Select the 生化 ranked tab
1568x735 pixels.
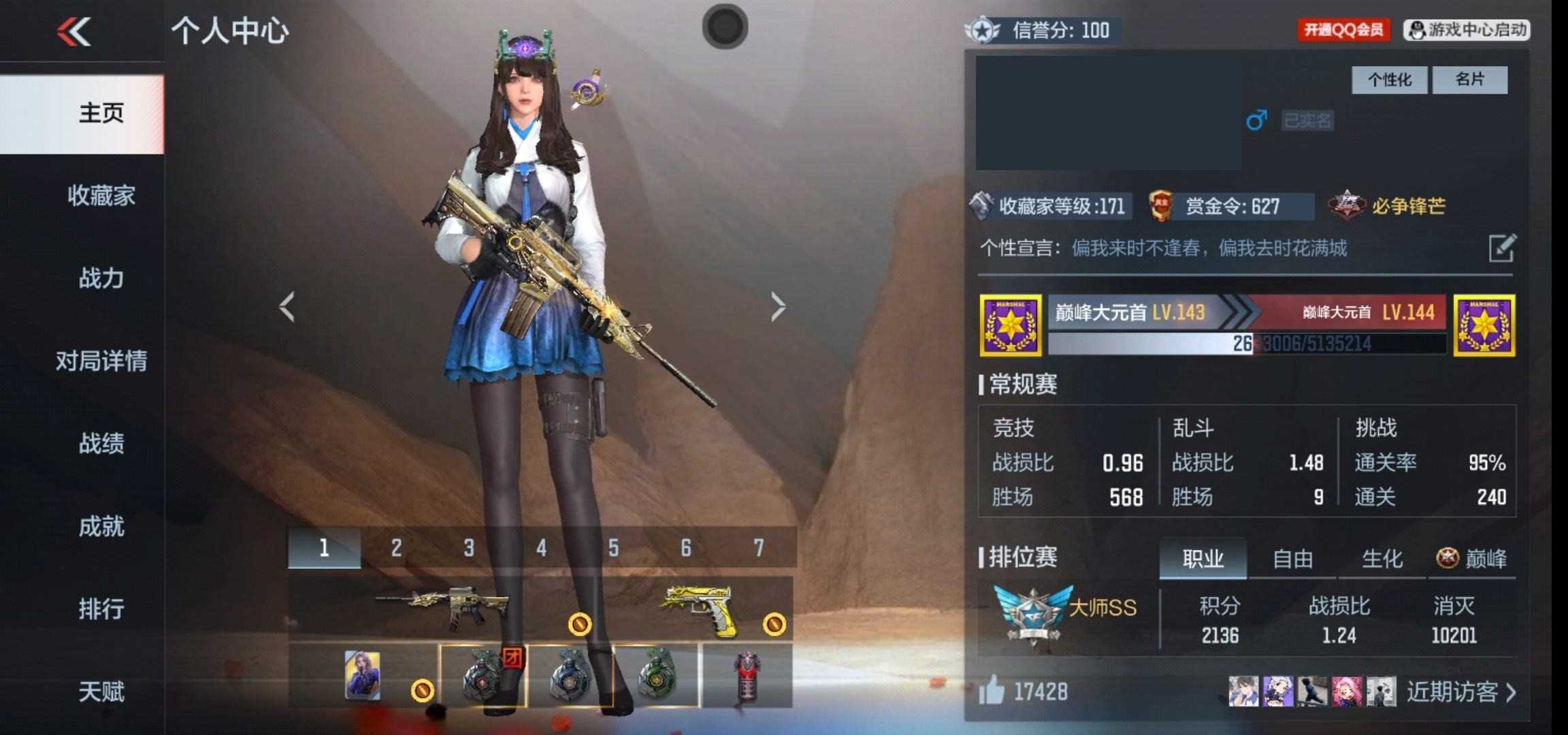1382,559
